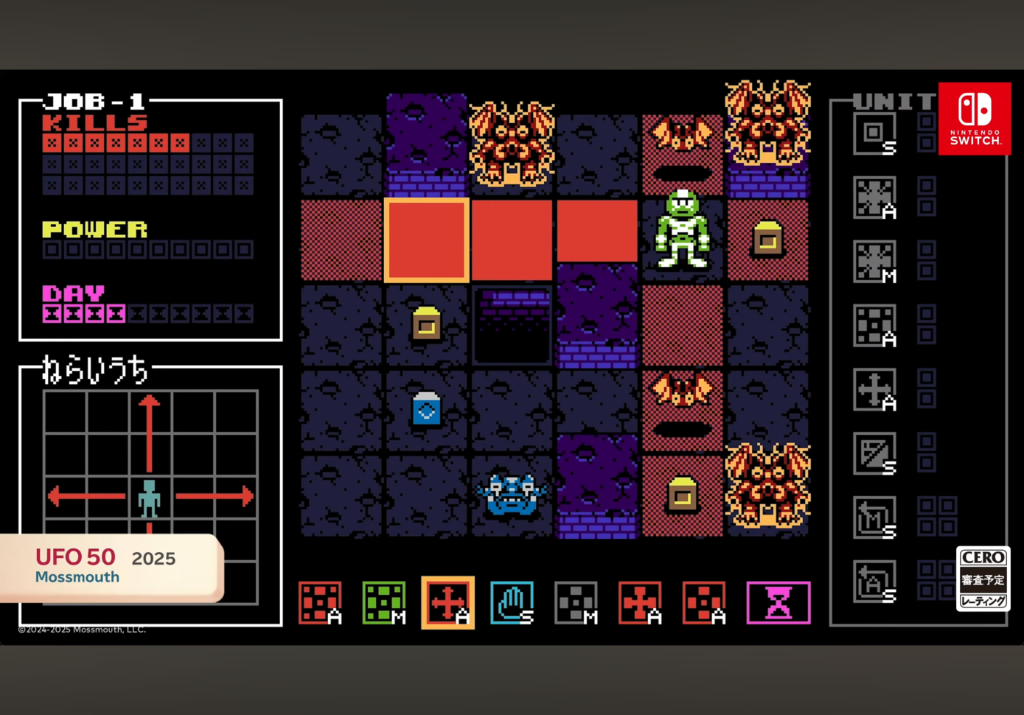Activate the blue hand S card
The width and height of the screenshot is (1024, 715).
511,603
